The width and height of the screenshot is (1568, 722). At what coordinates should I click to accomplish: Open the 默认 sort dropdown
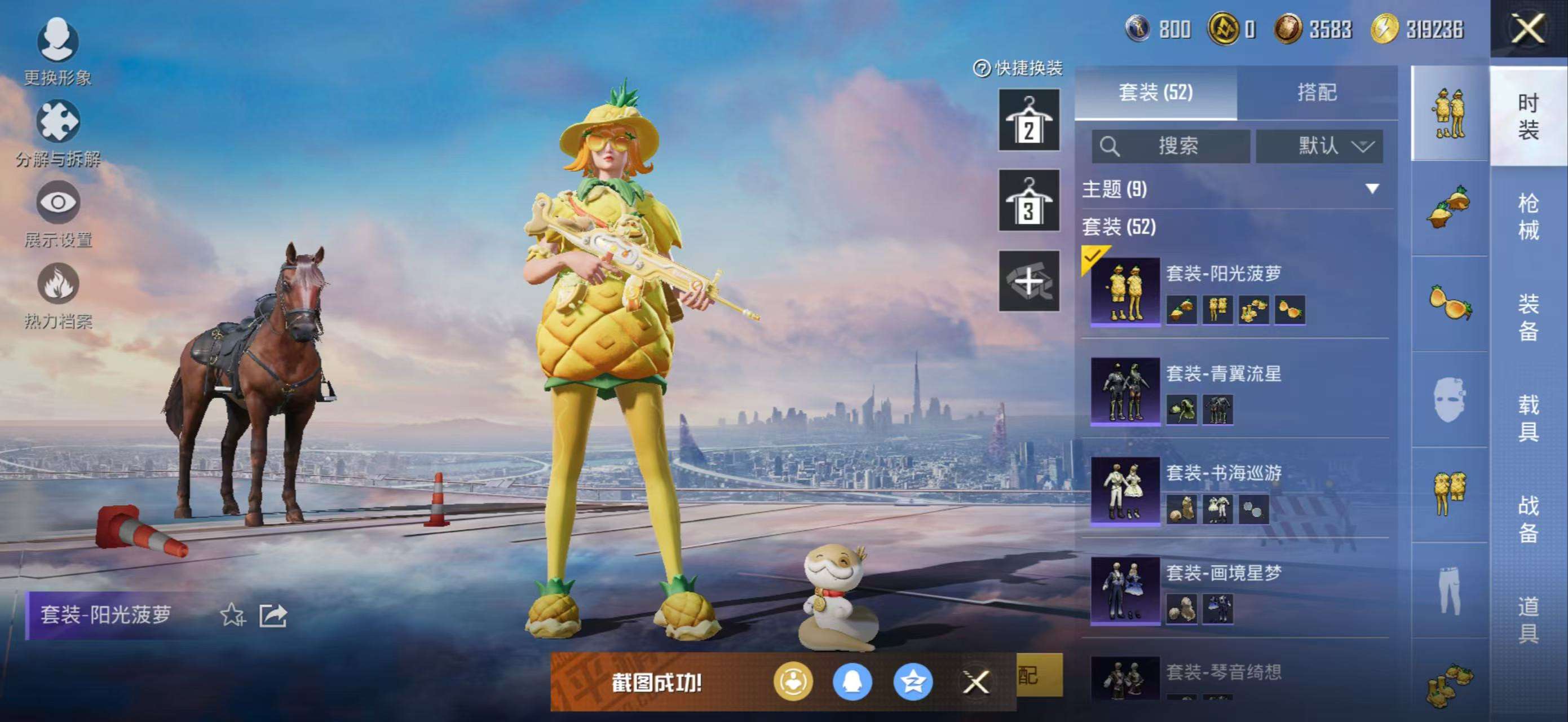tap(1319, 146)
